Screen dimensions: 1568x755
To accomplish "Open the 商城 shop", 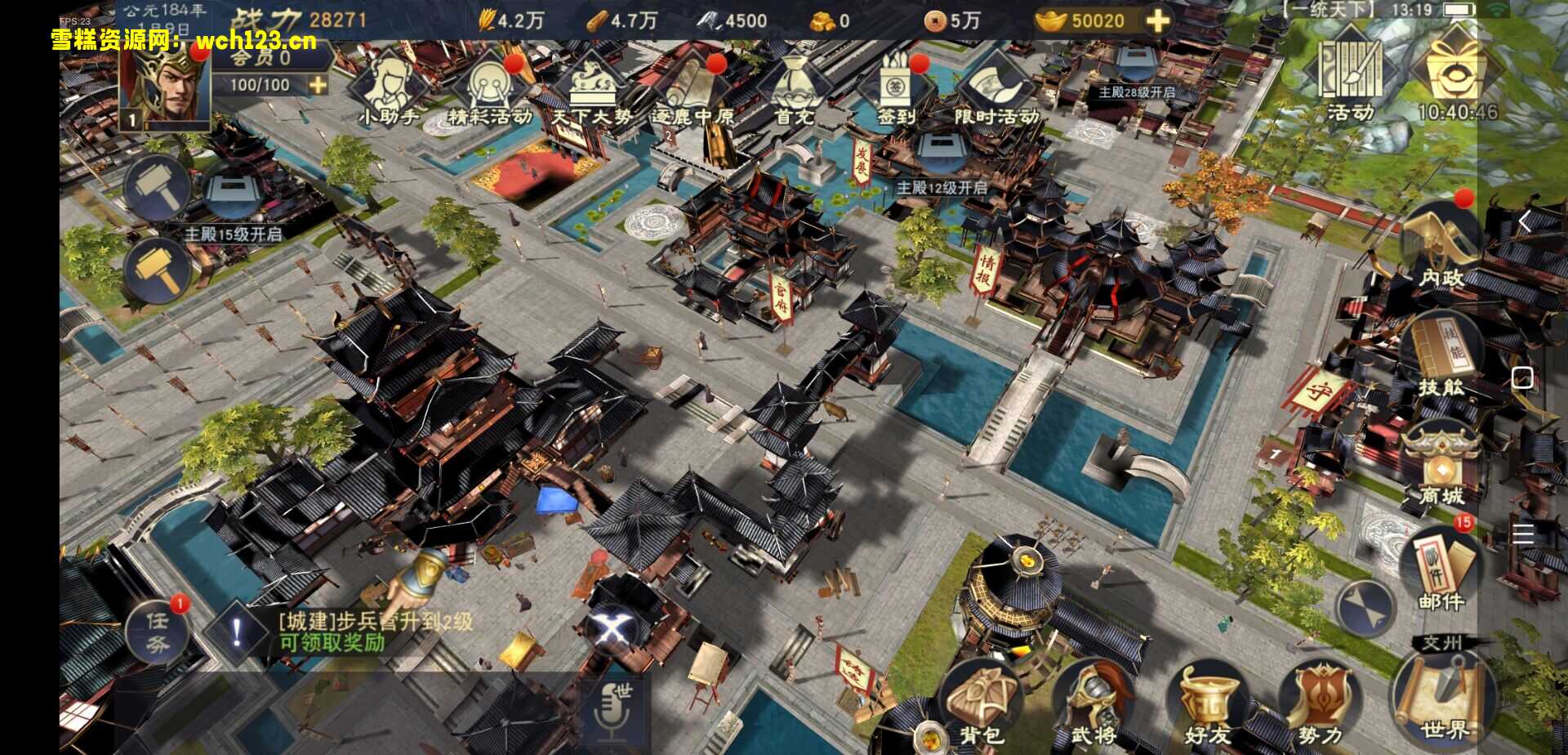I will [1441, 462].
